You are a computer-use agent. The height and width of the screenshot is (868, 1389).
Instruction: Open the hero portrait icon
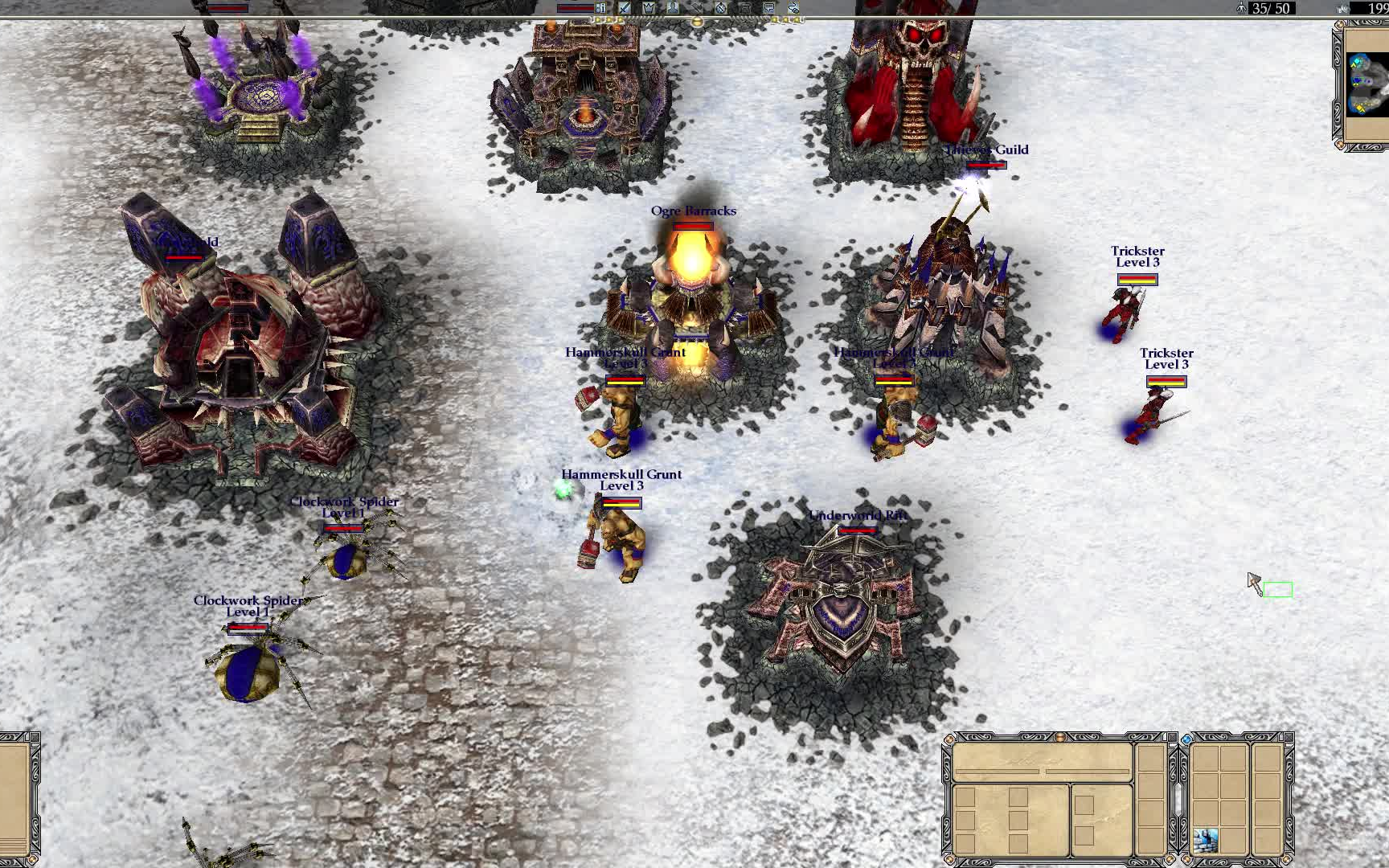672,8
